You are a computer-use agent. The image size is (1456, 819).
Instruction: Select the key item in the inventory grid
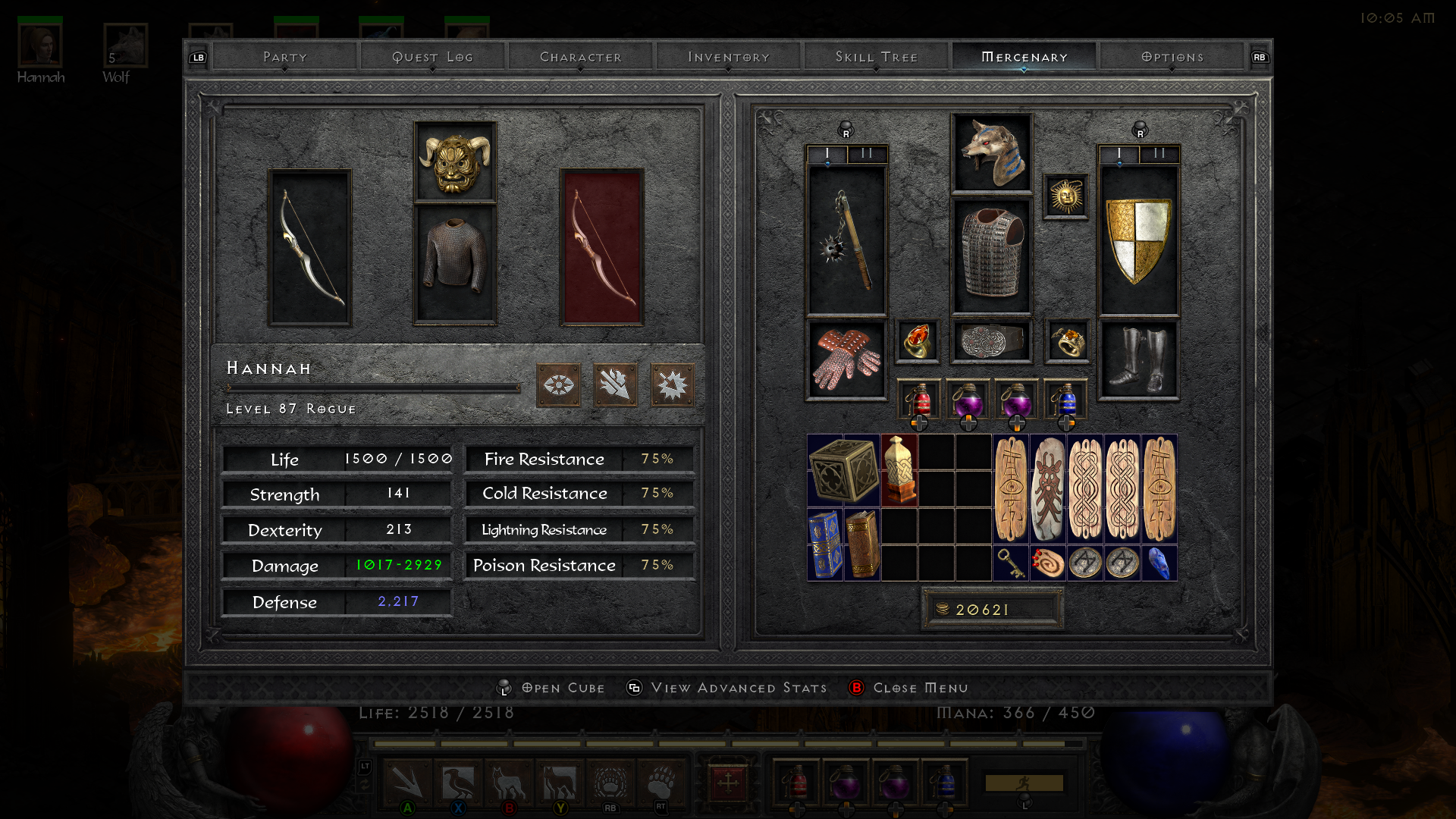coord(1011,563)
